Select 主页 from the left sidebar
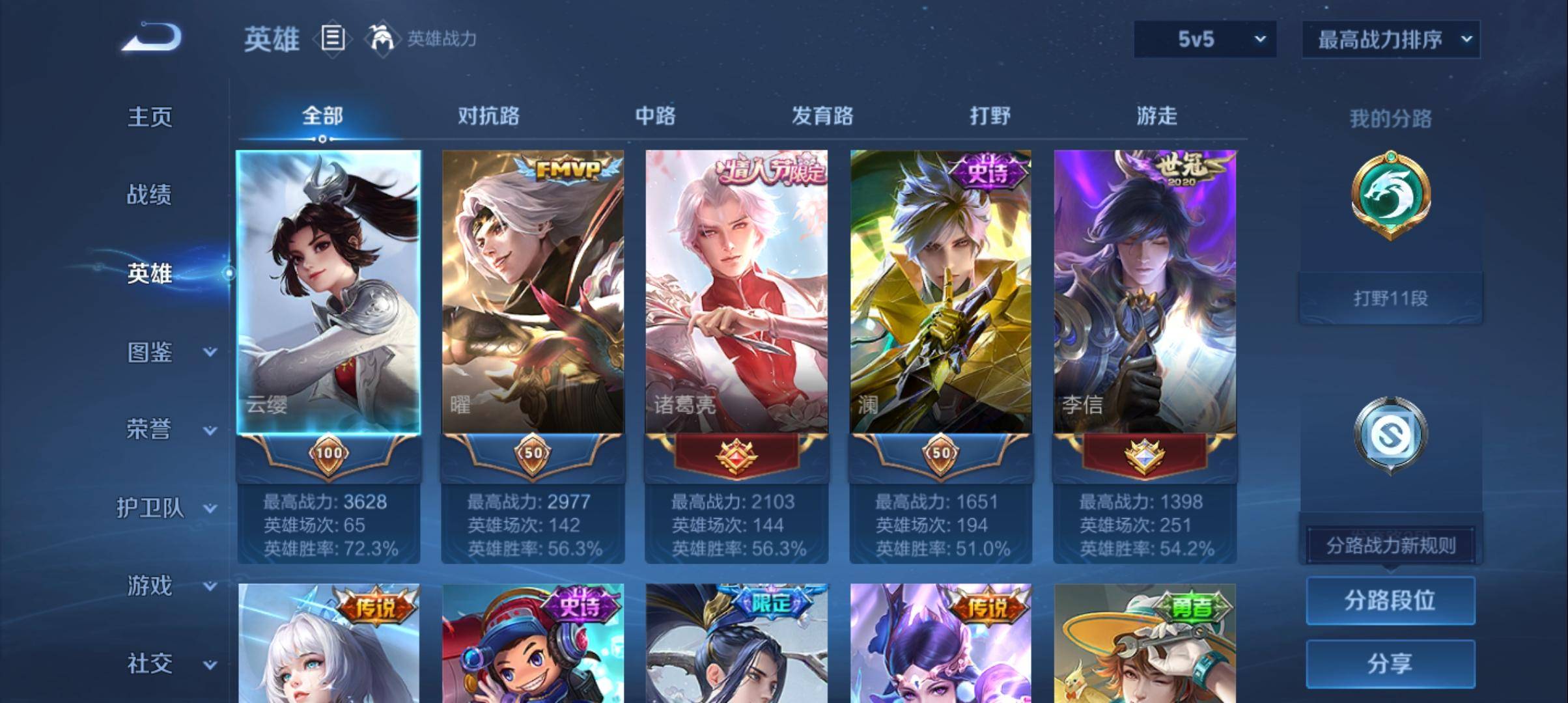The image size is (1568, 703). pyautogui.click(x=151, y=118)
